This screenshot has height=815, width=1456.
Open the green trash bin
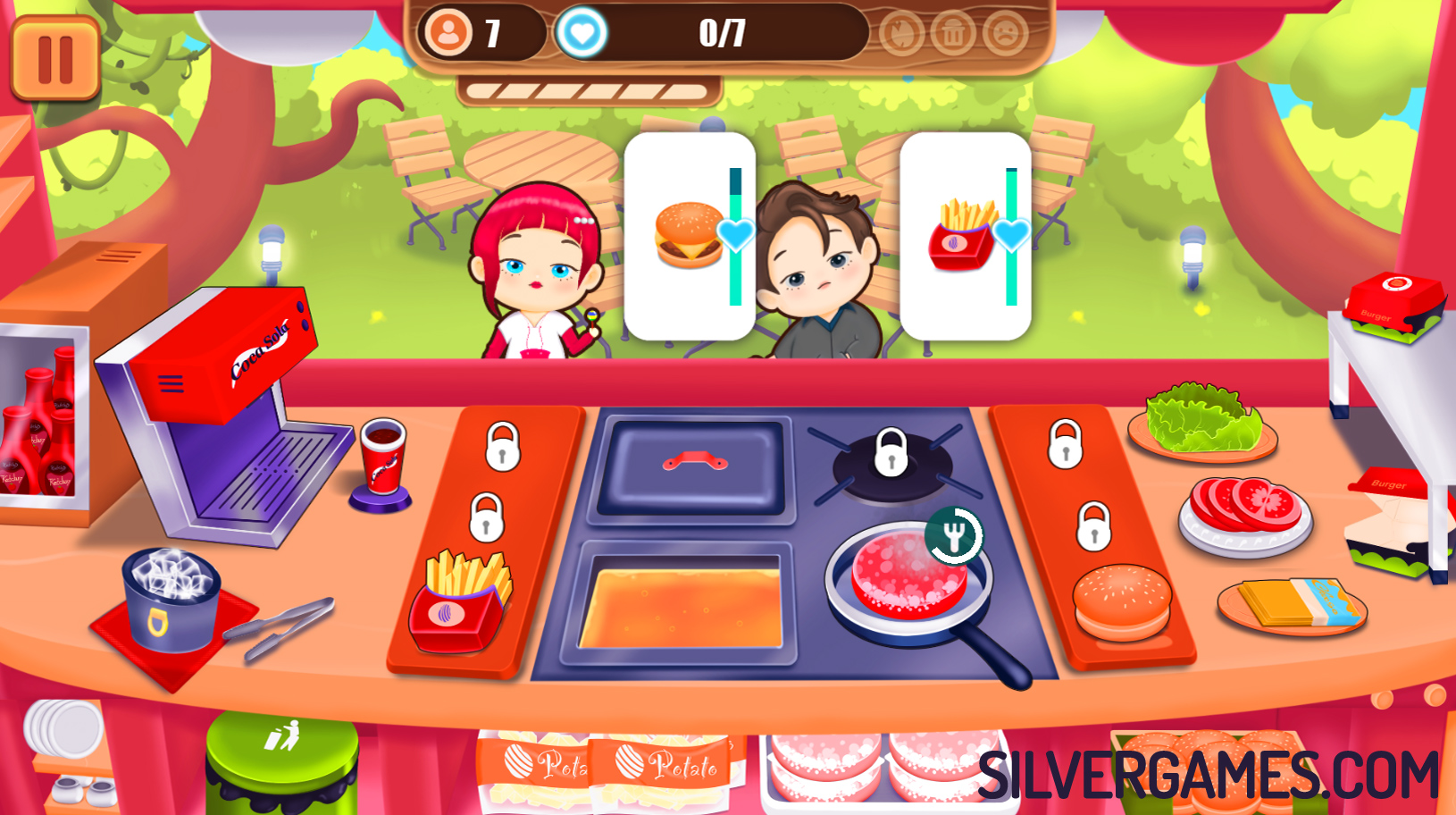tap(282, 760)
